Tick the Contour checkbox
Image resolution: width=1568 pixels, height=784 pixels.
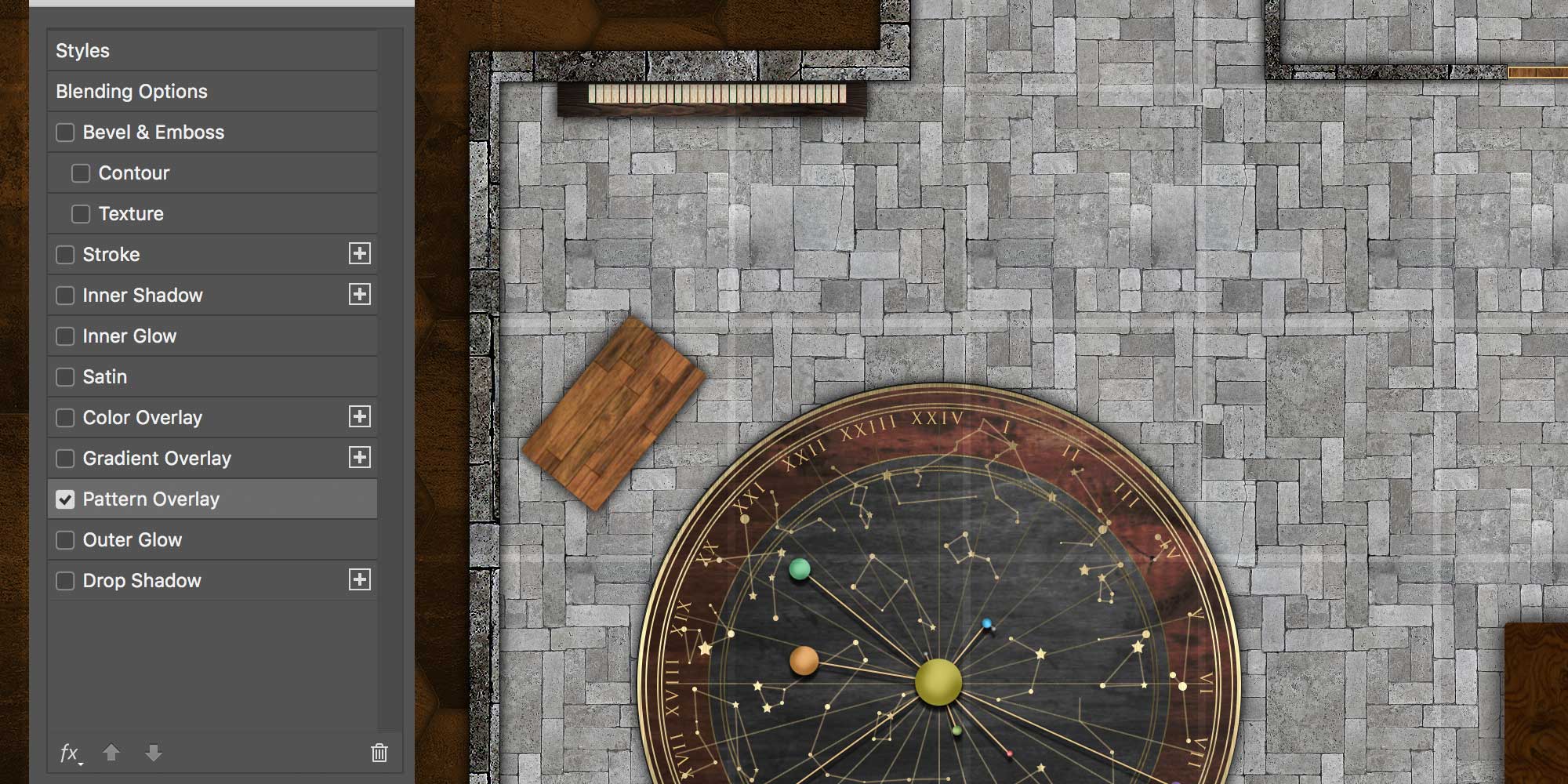[81, 173]
